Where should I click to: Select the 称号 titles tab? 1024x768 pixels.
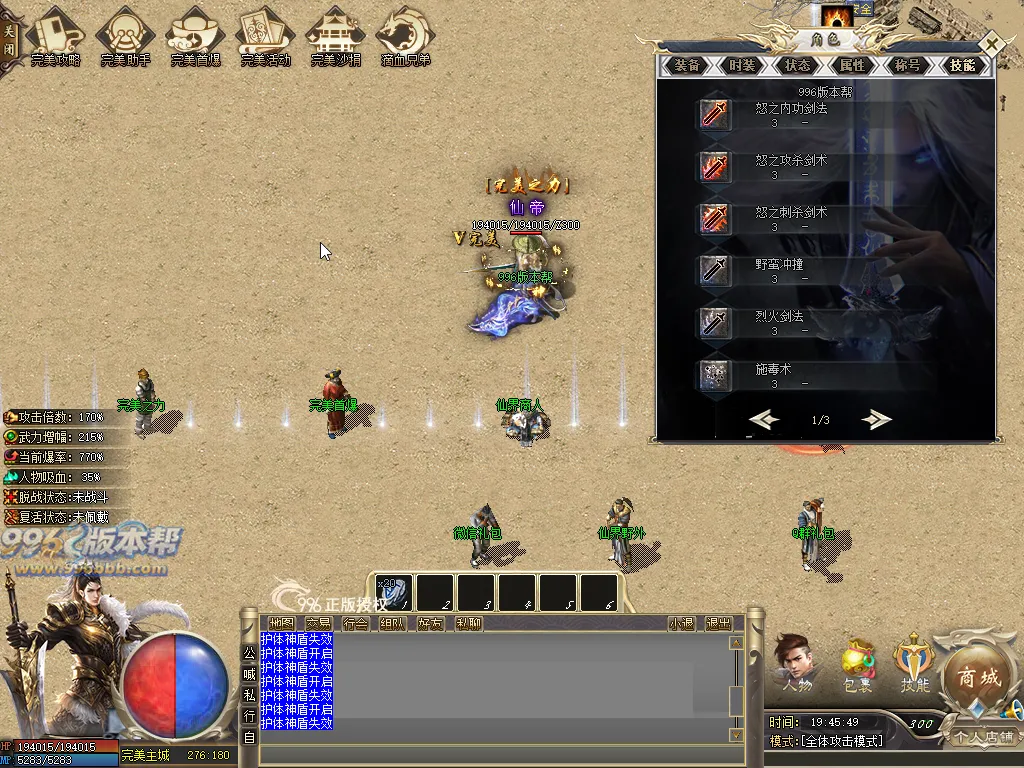pos(907,66)
